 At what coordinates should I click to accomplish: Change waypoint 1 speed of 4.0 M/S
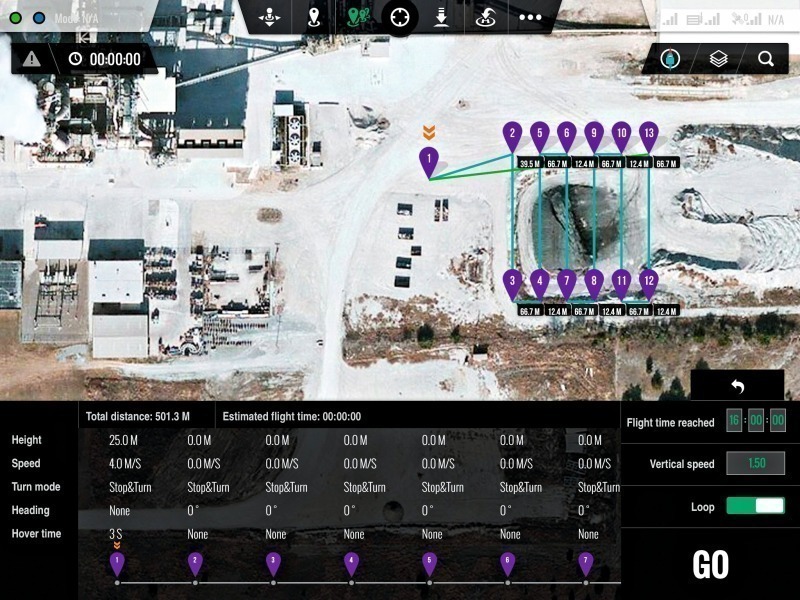point(125,464)
